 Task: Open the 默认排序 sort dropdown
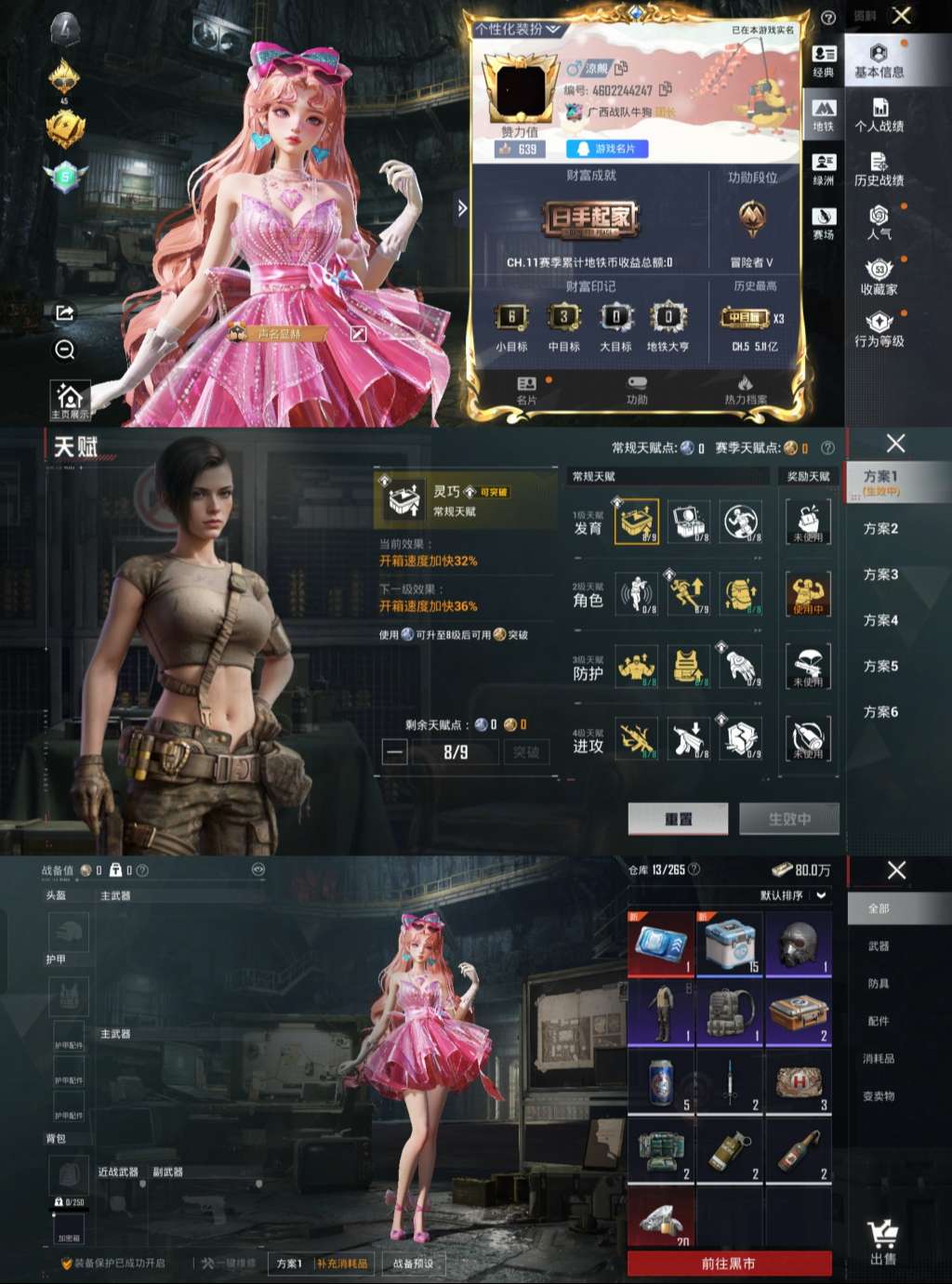(x=793, y=895)
